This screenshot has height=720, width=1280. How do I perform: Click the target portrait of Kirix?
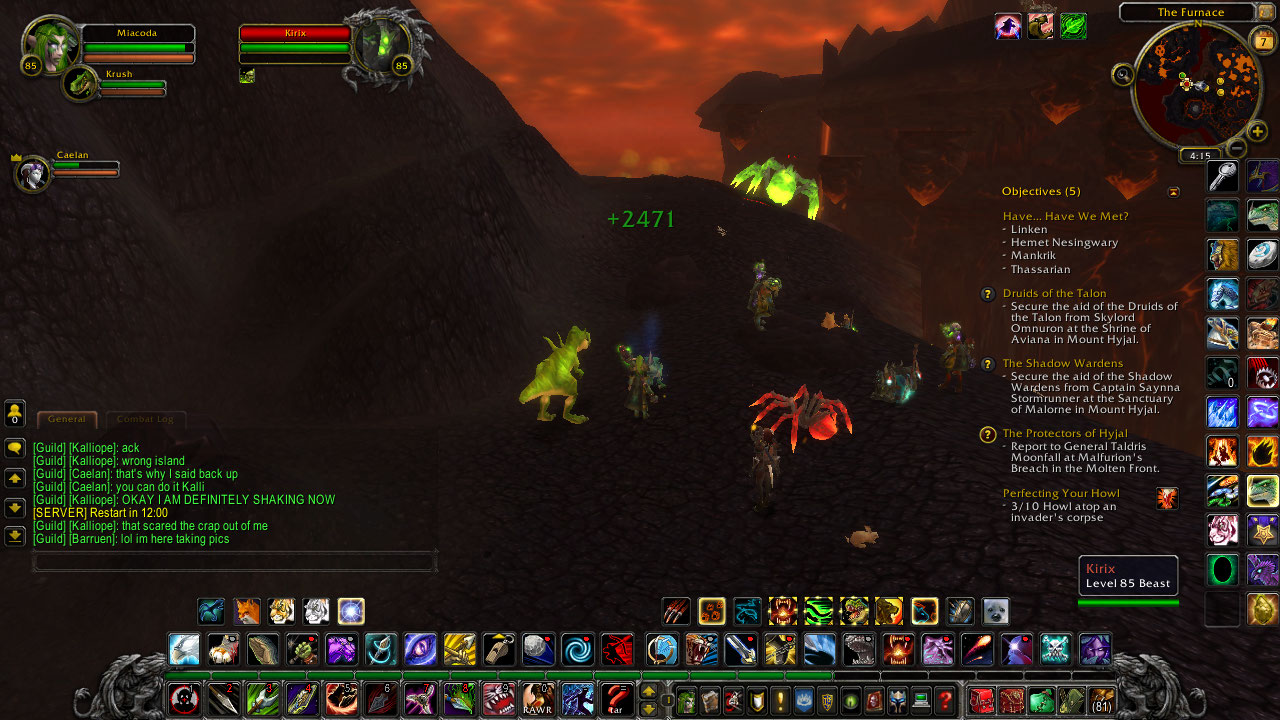pyautogui.click(x=382, y=46)
